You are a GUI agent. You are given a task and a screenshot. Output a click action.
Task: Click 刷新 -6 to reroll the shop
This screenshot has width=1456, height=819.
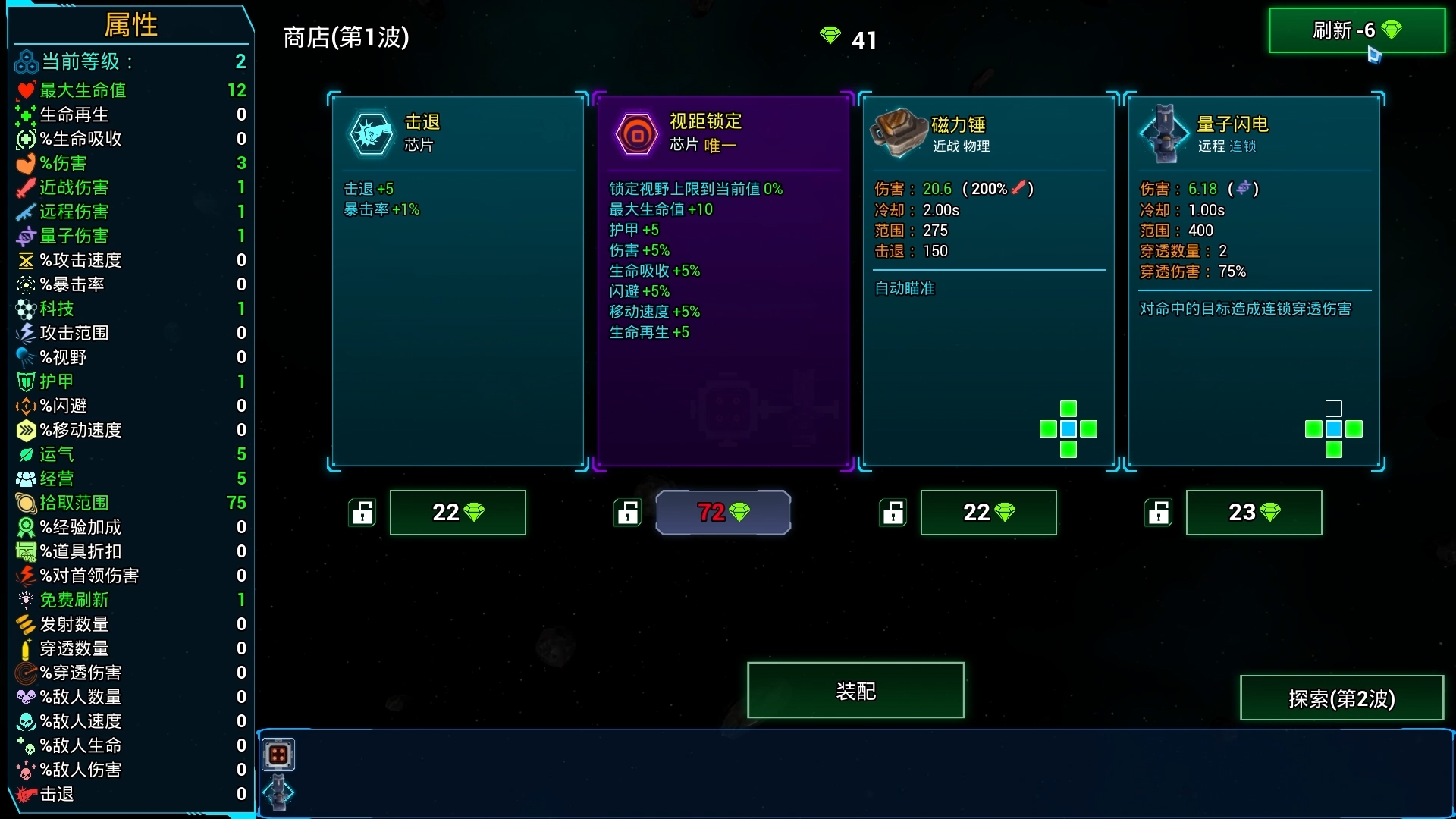(1357, 31)
